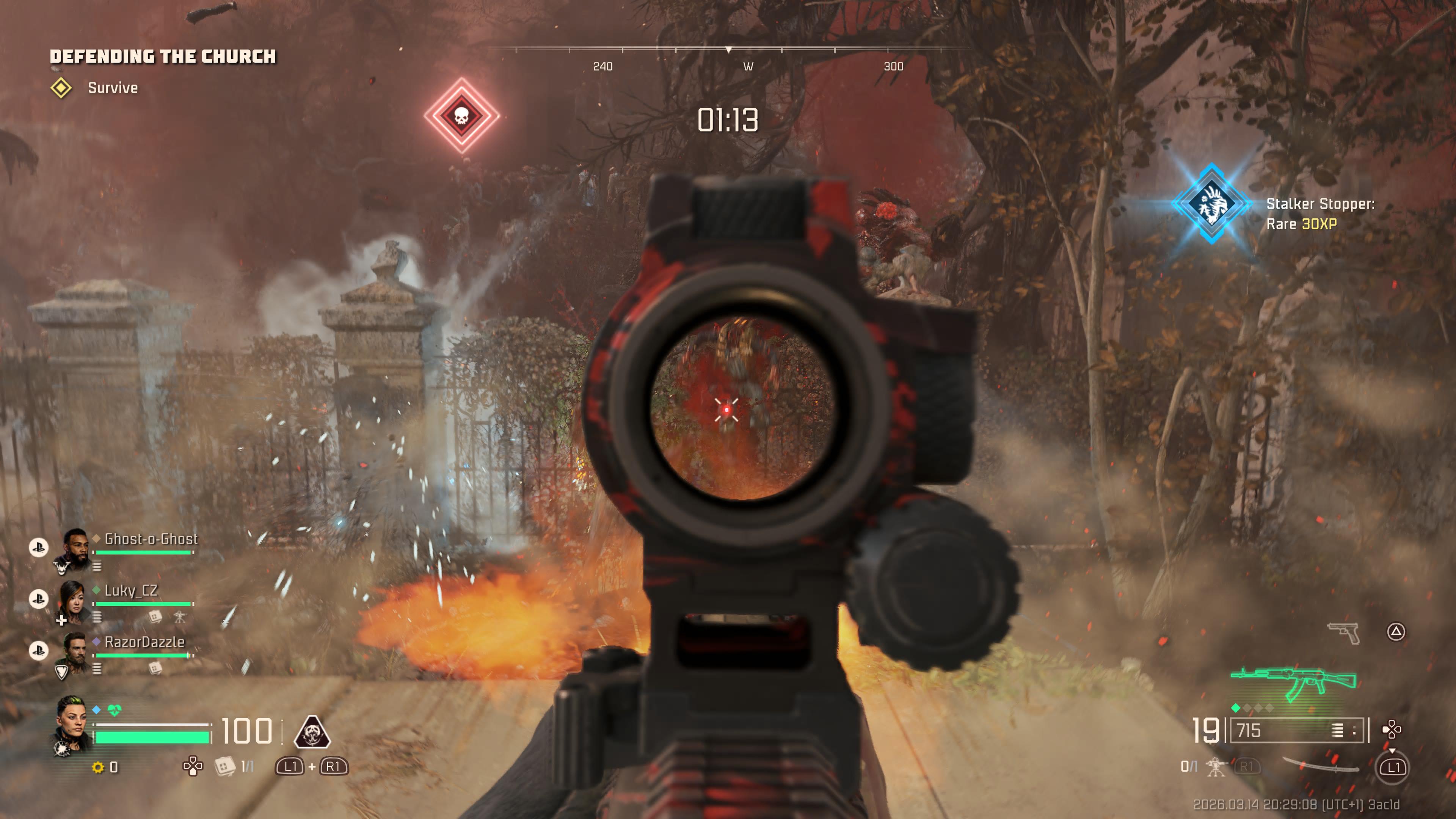Click the red skull enemy marker

point(461,115)
